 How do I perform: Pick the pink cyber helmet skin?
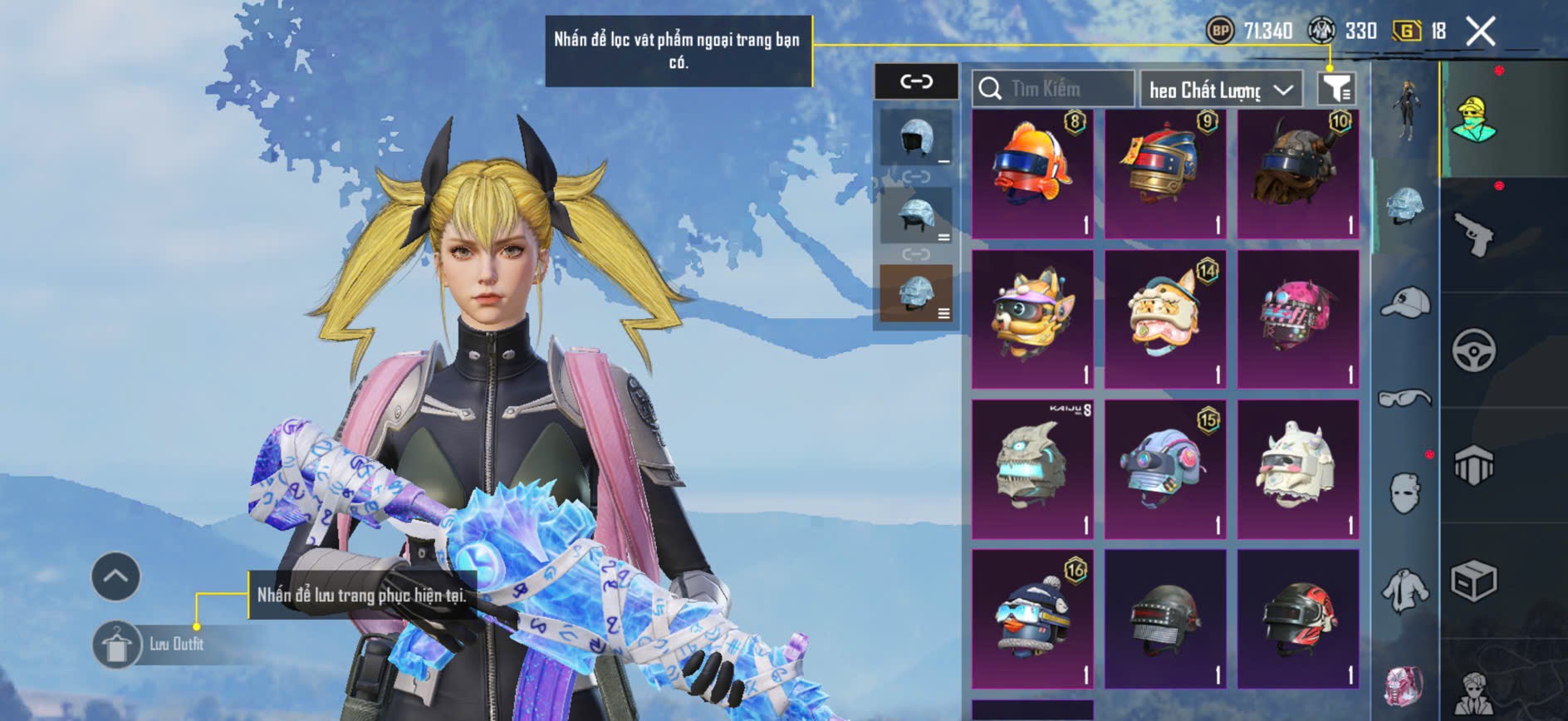pos(1297,318)
